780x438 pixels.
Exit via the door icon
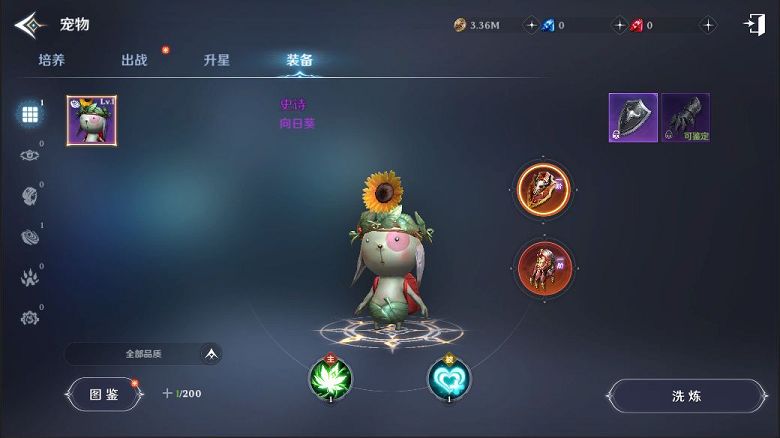(x=754, y=25)
